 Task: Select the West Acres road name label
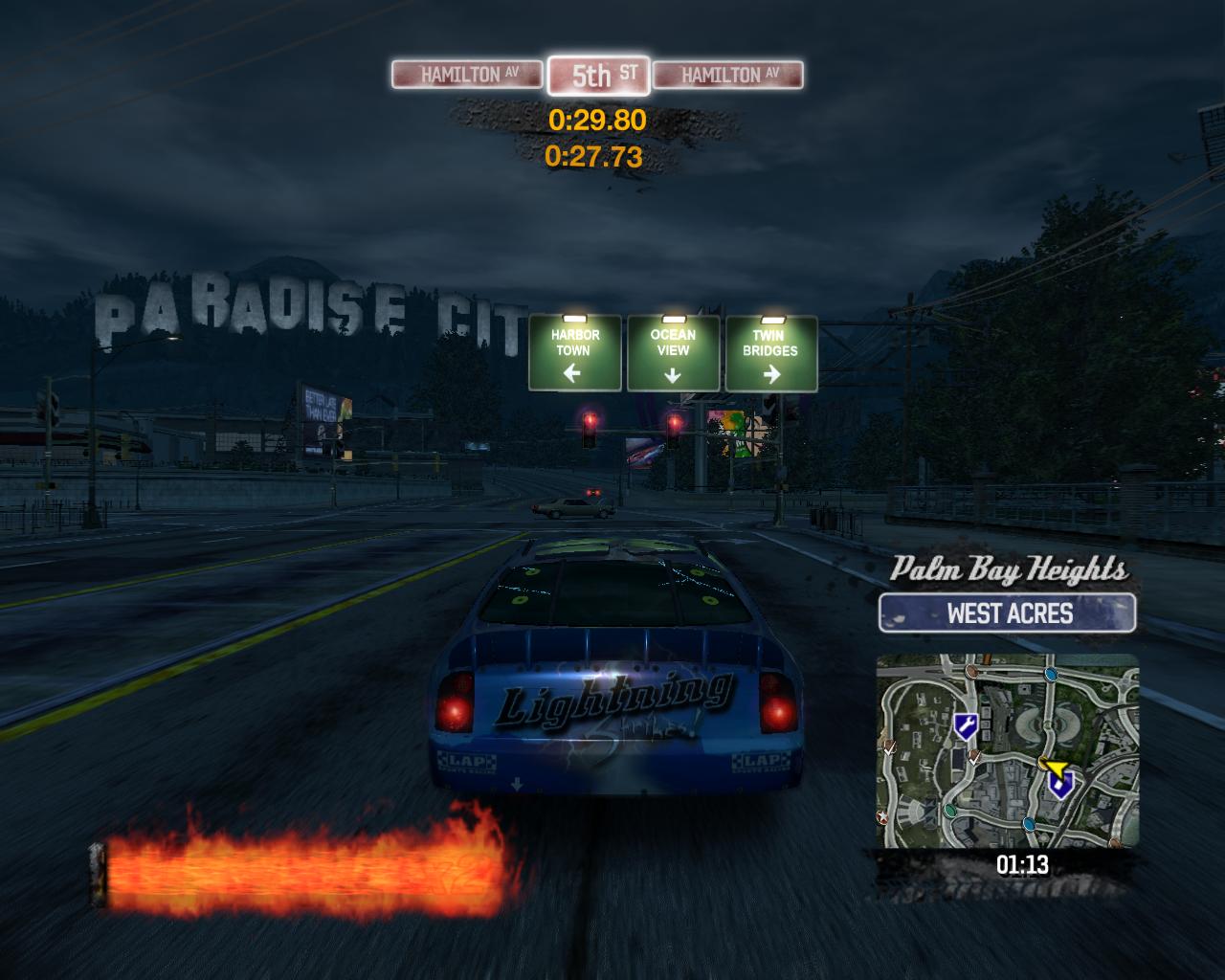(x=1008, y=613)
